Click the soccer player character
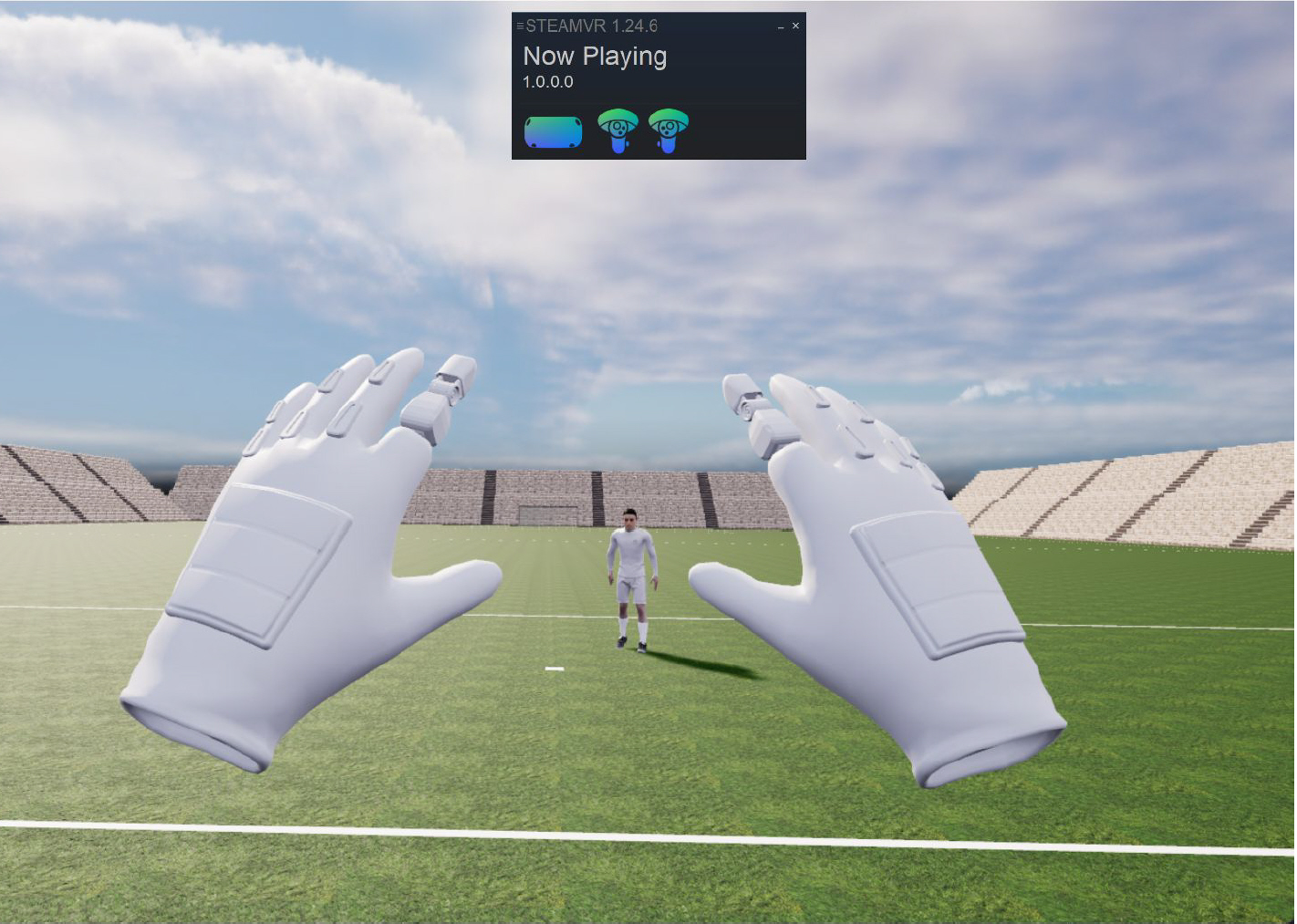 pos(631,575)
